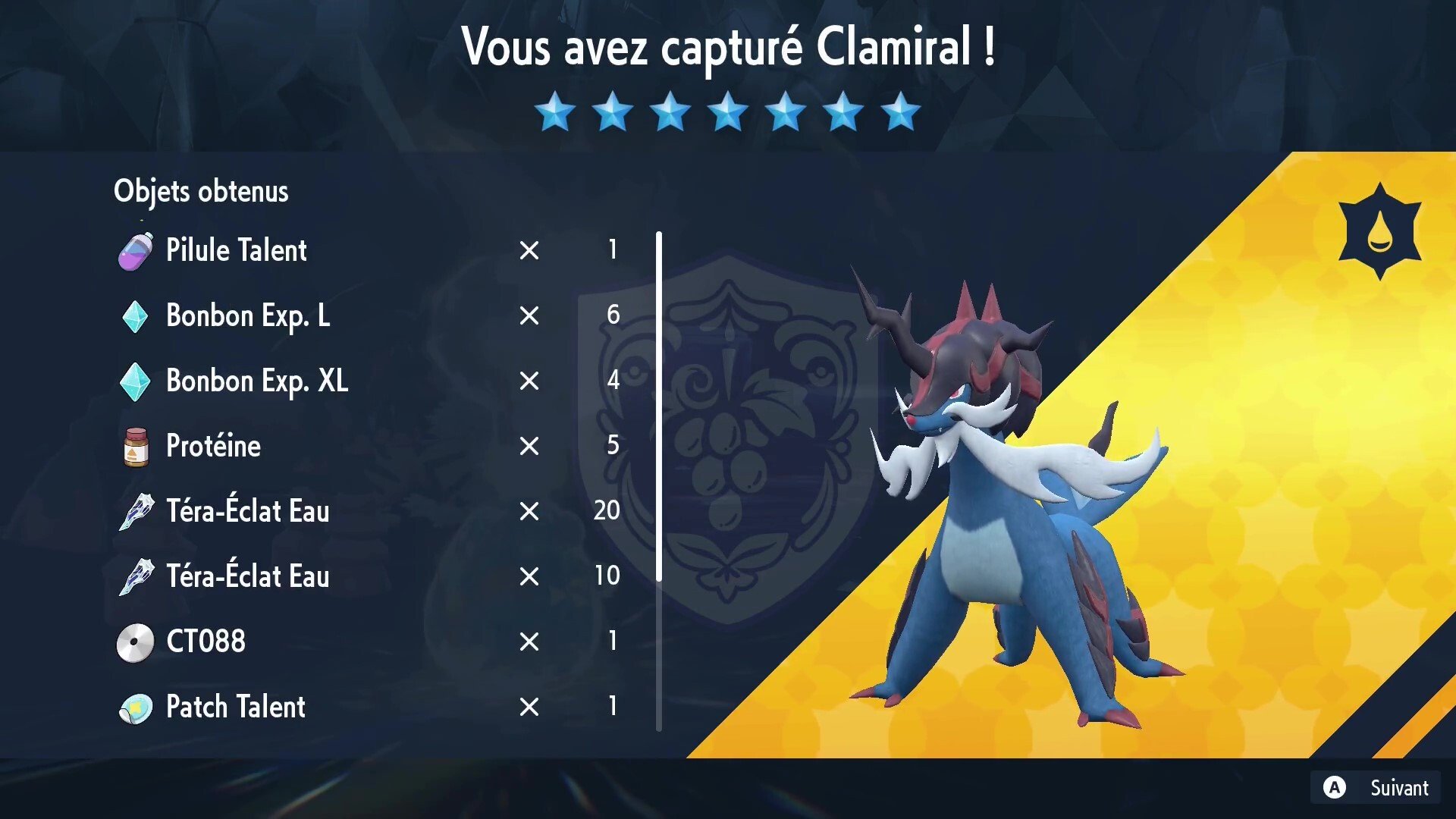The height and width of the screenshot is (819, 1456).
Task: Click the Objets obtenus header
Action: tap(201, 191)
